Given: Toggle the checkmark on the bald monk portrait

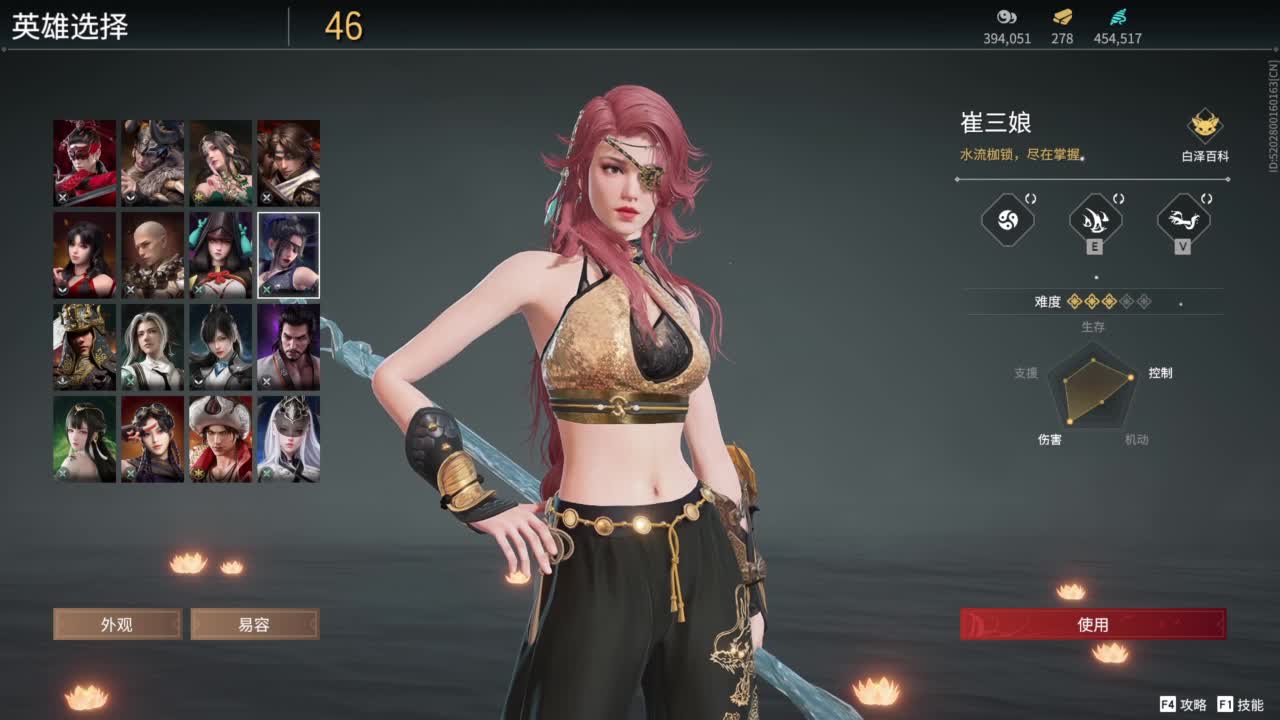Looking at the screenshot, I should [130, 291].
